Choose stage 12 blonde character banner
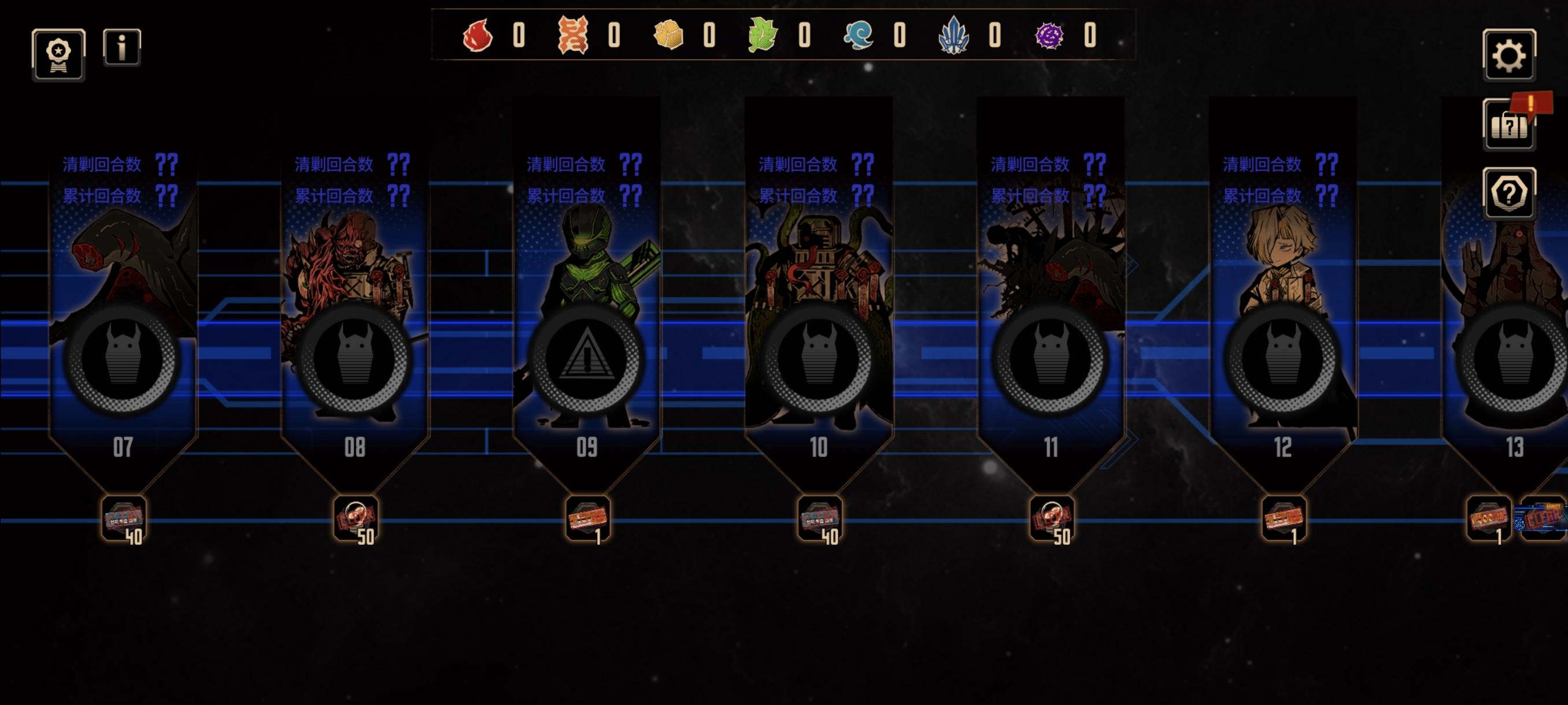 click(x=1282, y=304)
